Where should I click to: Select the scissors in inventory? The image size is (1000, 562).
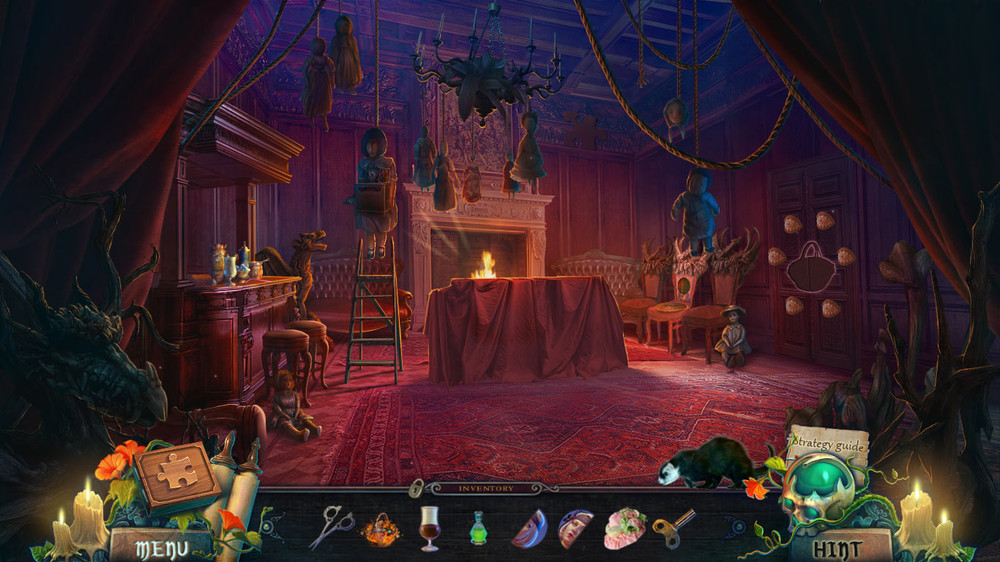pos(331,526)
